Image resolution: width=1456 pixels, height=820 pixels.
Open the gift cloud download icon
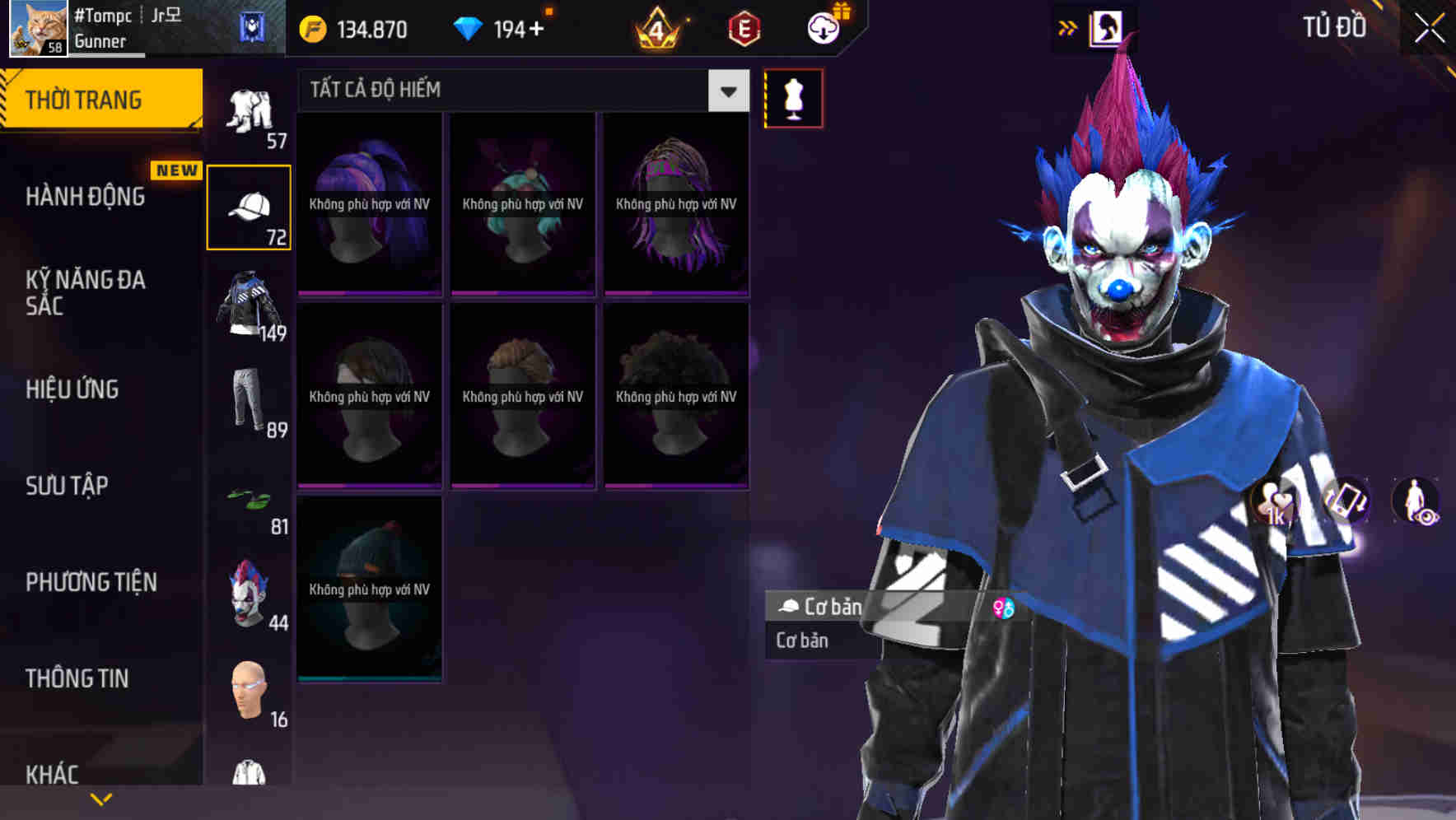coord(822,27)
